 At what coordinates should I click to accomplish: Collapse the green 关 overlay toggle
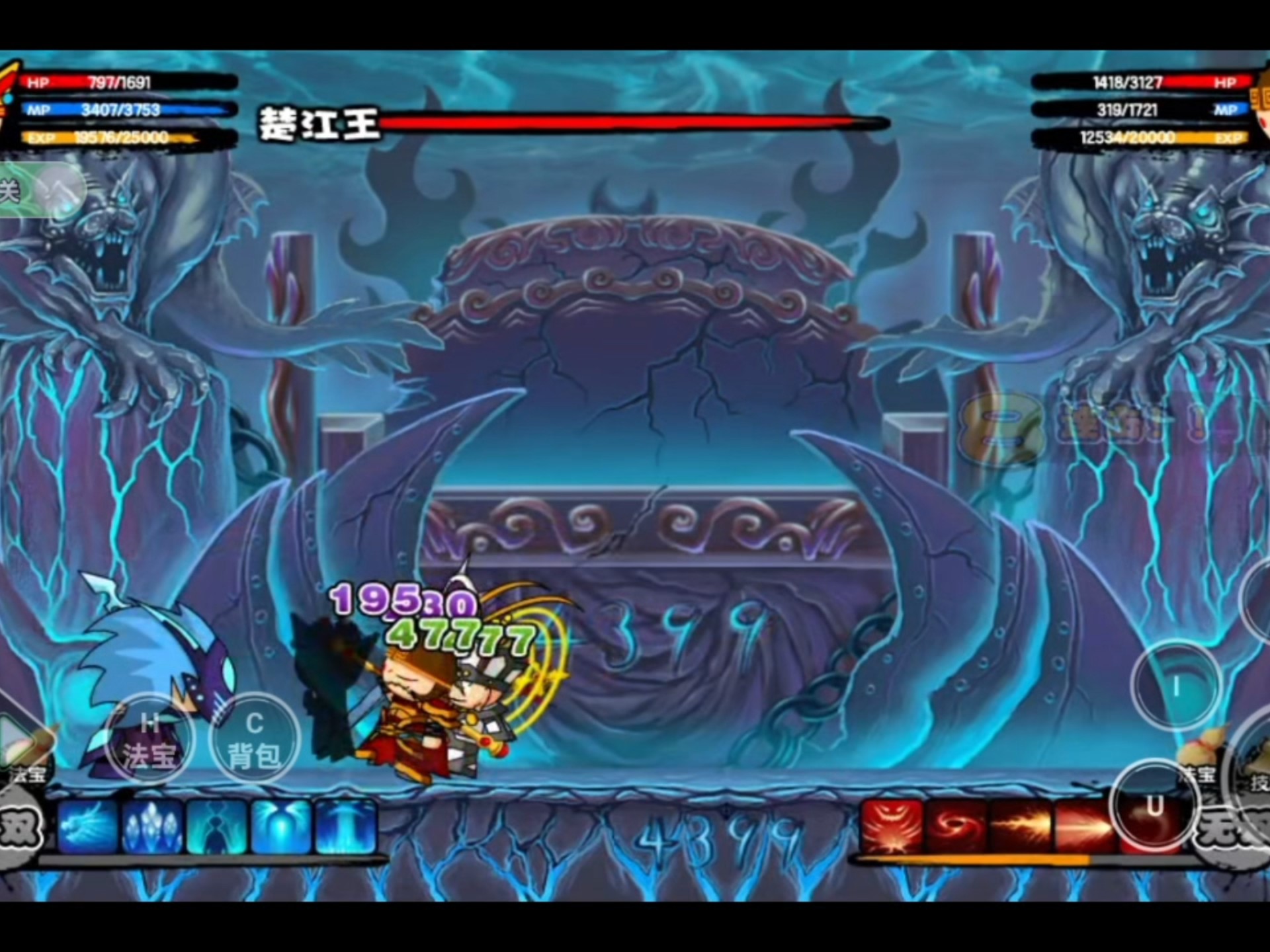40,190
